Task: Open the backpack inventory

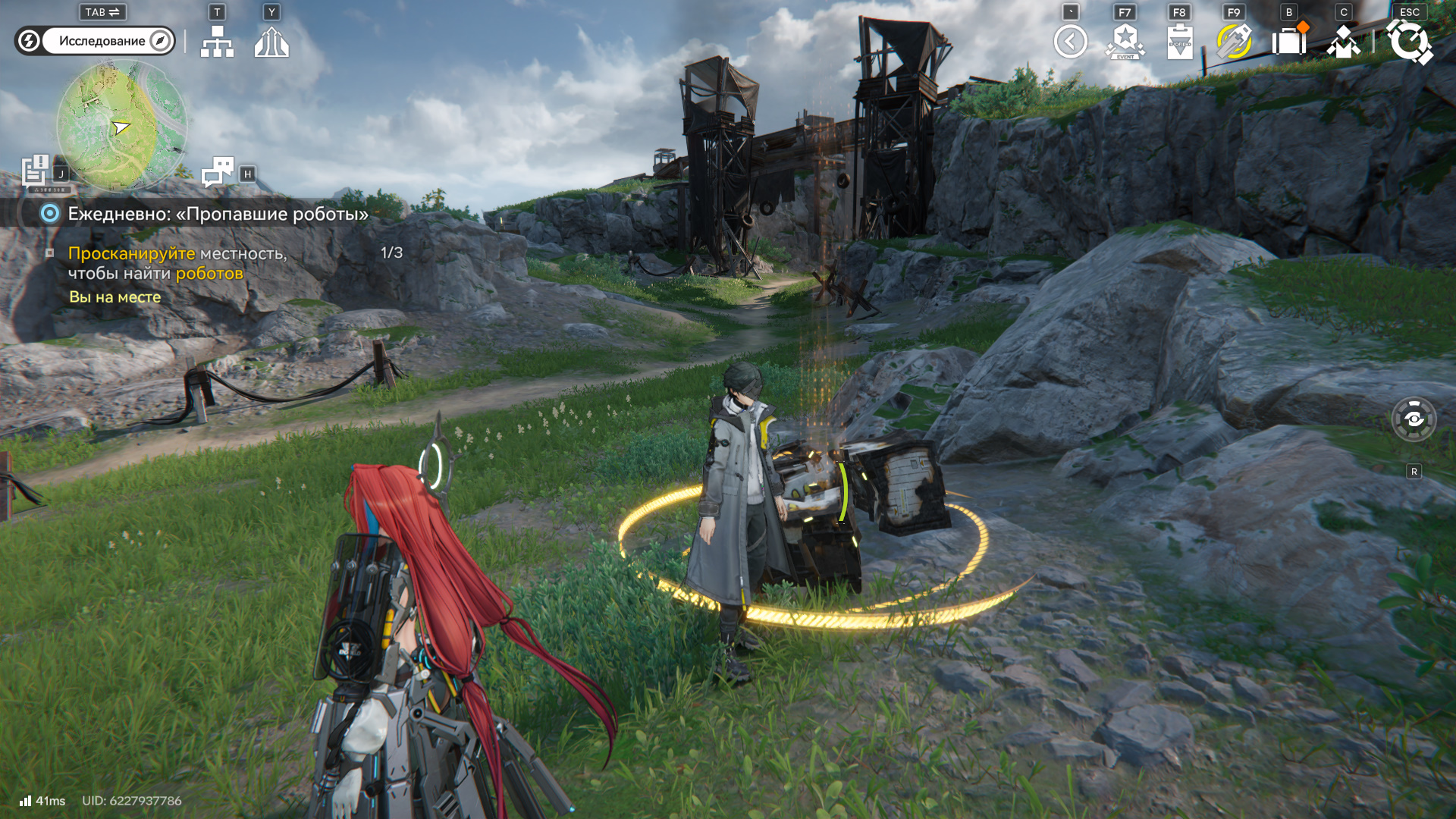Action: [1288, 42]
